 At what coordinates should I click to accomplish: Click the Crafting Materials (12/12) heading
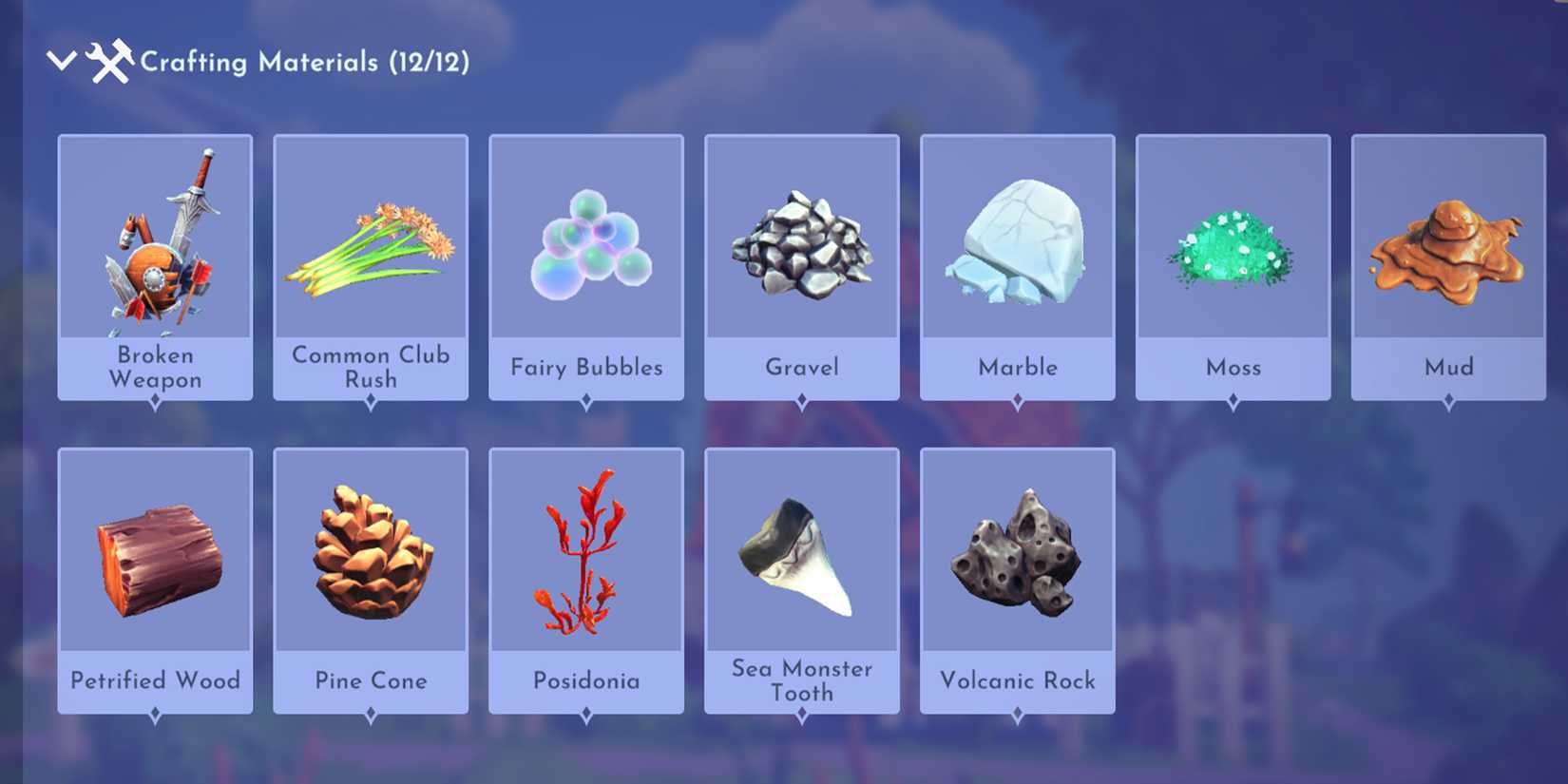[306, 61]
